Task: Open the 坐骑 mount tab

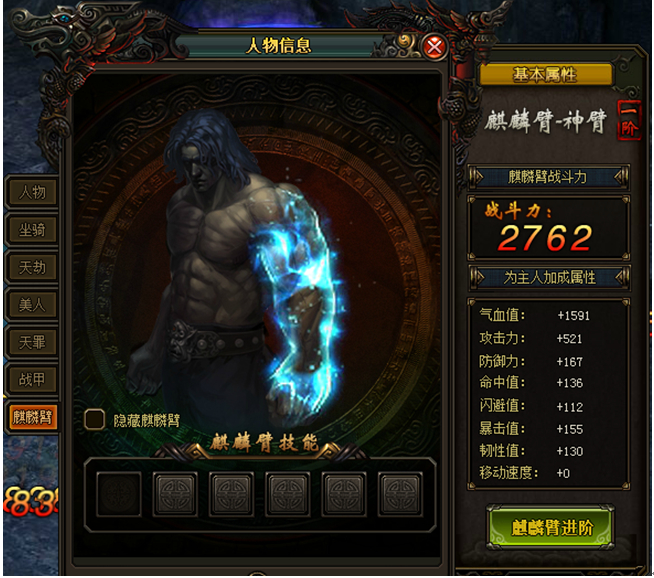Action: click(x=32, y=230)
